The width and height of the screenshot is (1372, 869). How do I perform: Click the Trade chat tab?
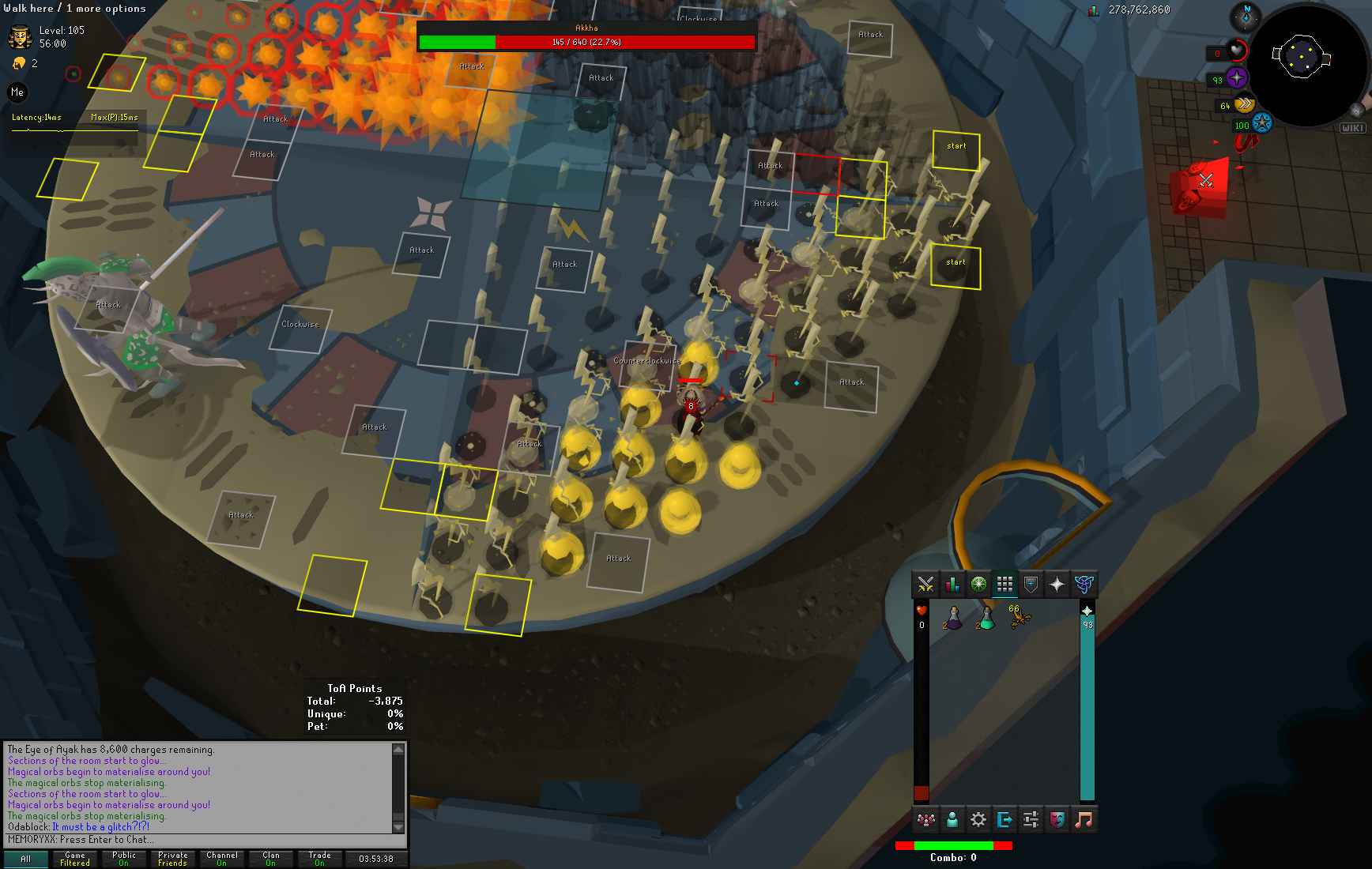(320, 859)
